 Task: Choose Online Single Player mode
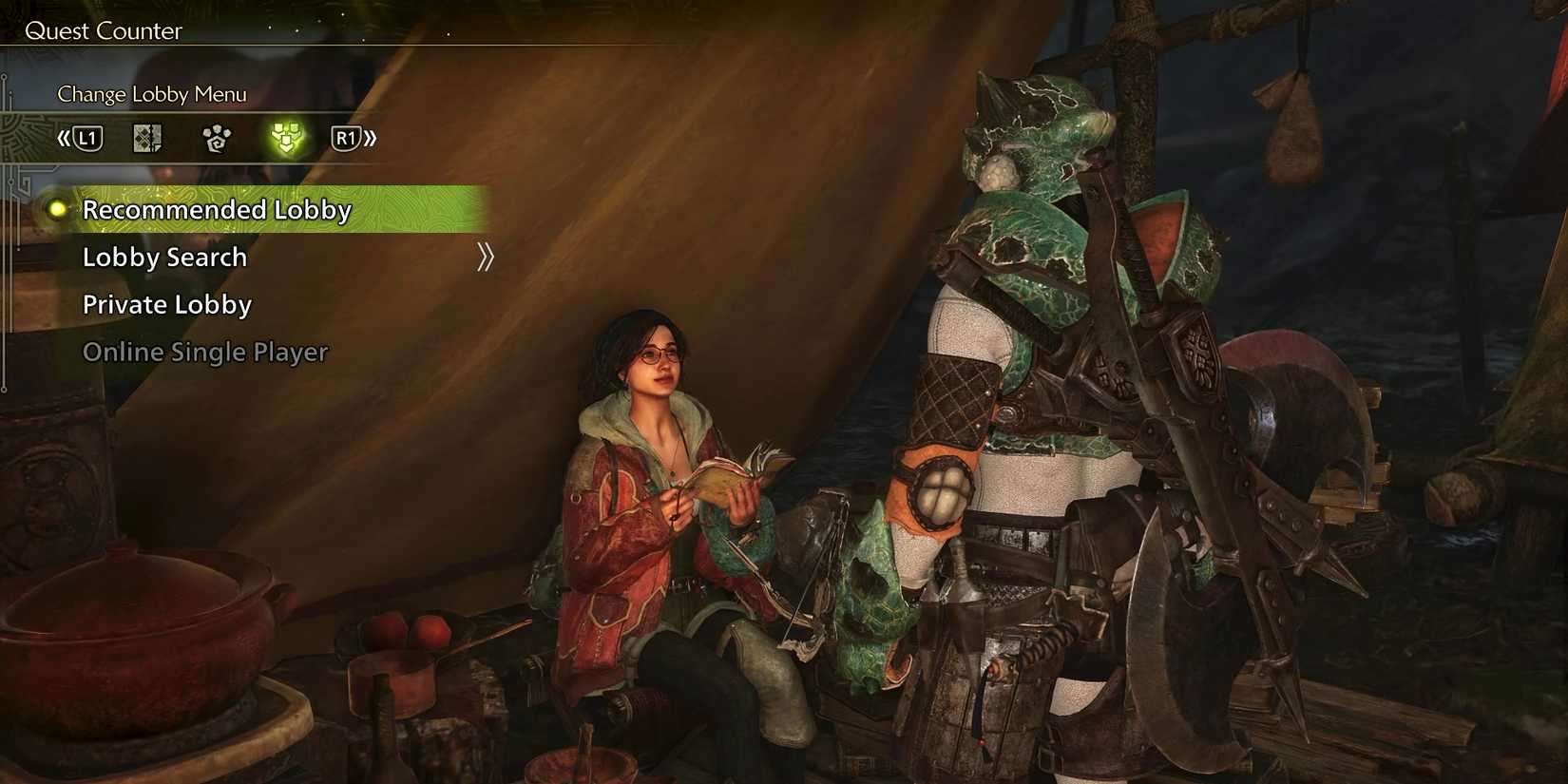(x=204, y=352)
